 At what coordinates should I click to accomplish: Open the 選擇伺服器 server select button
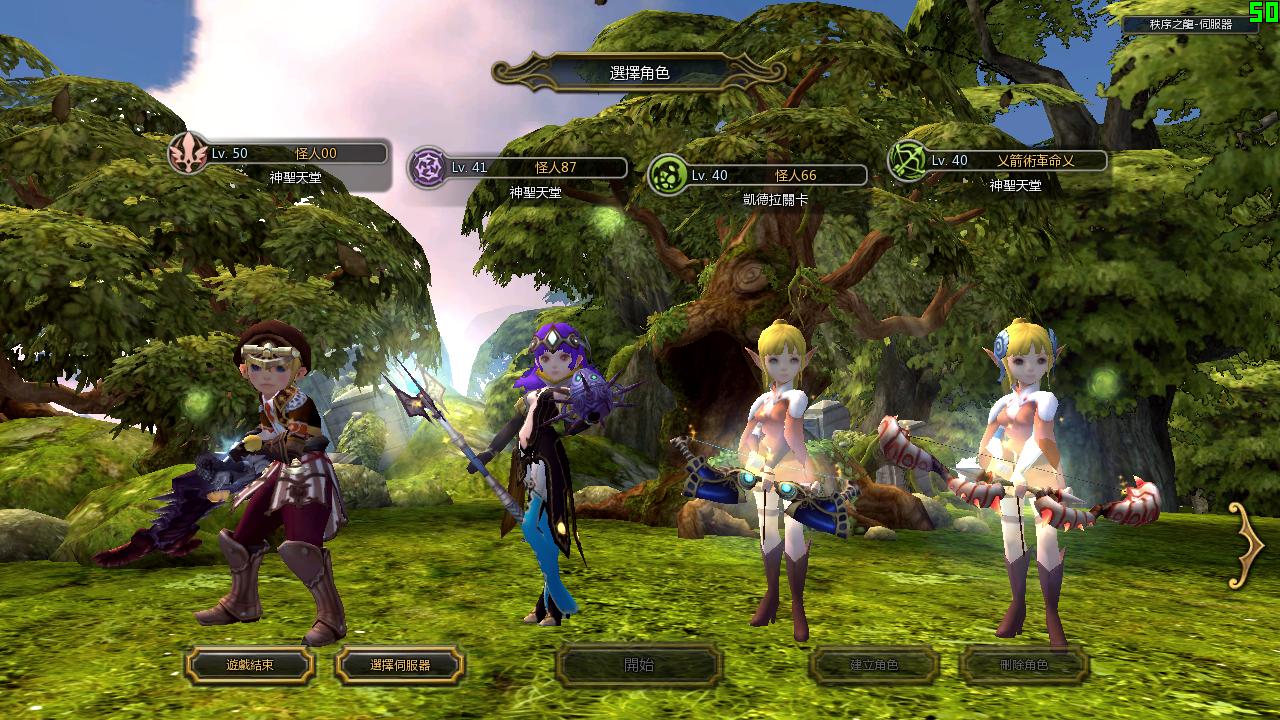click(400, 665)
